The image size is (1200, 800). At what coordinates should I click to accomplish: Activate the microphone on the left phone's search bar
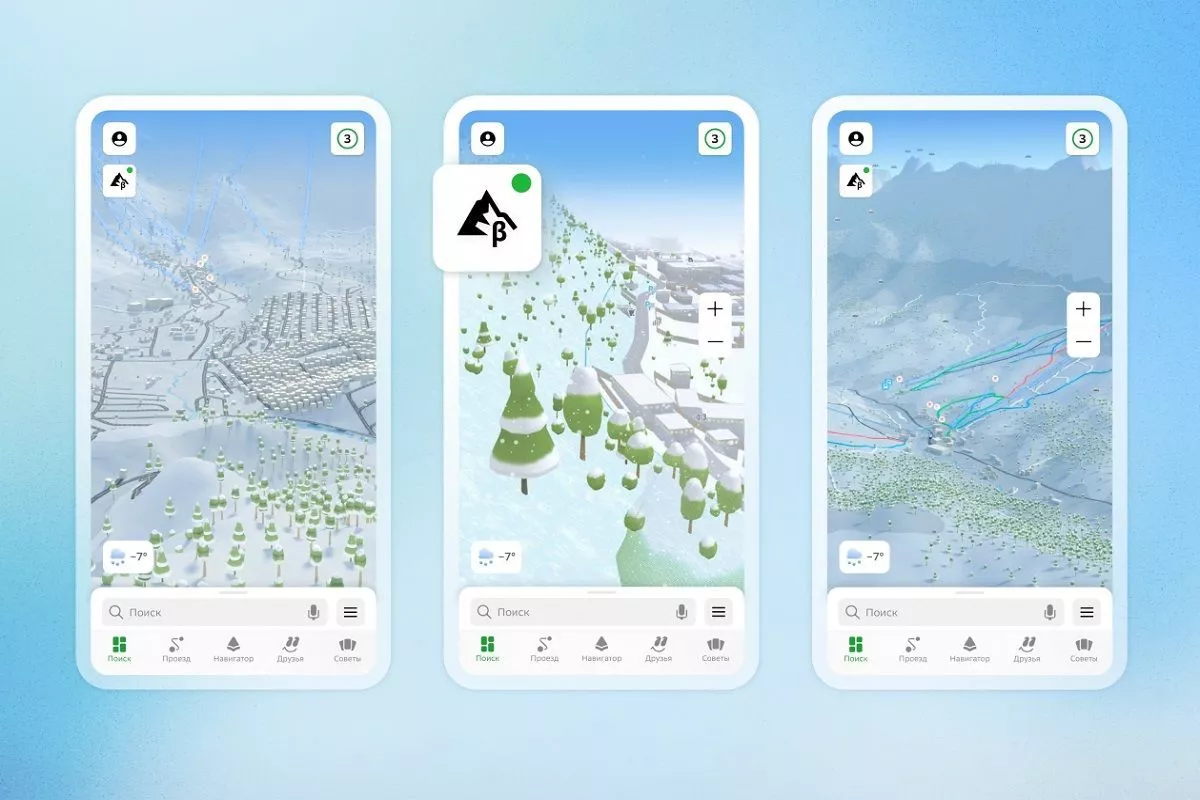click(313, 612)
